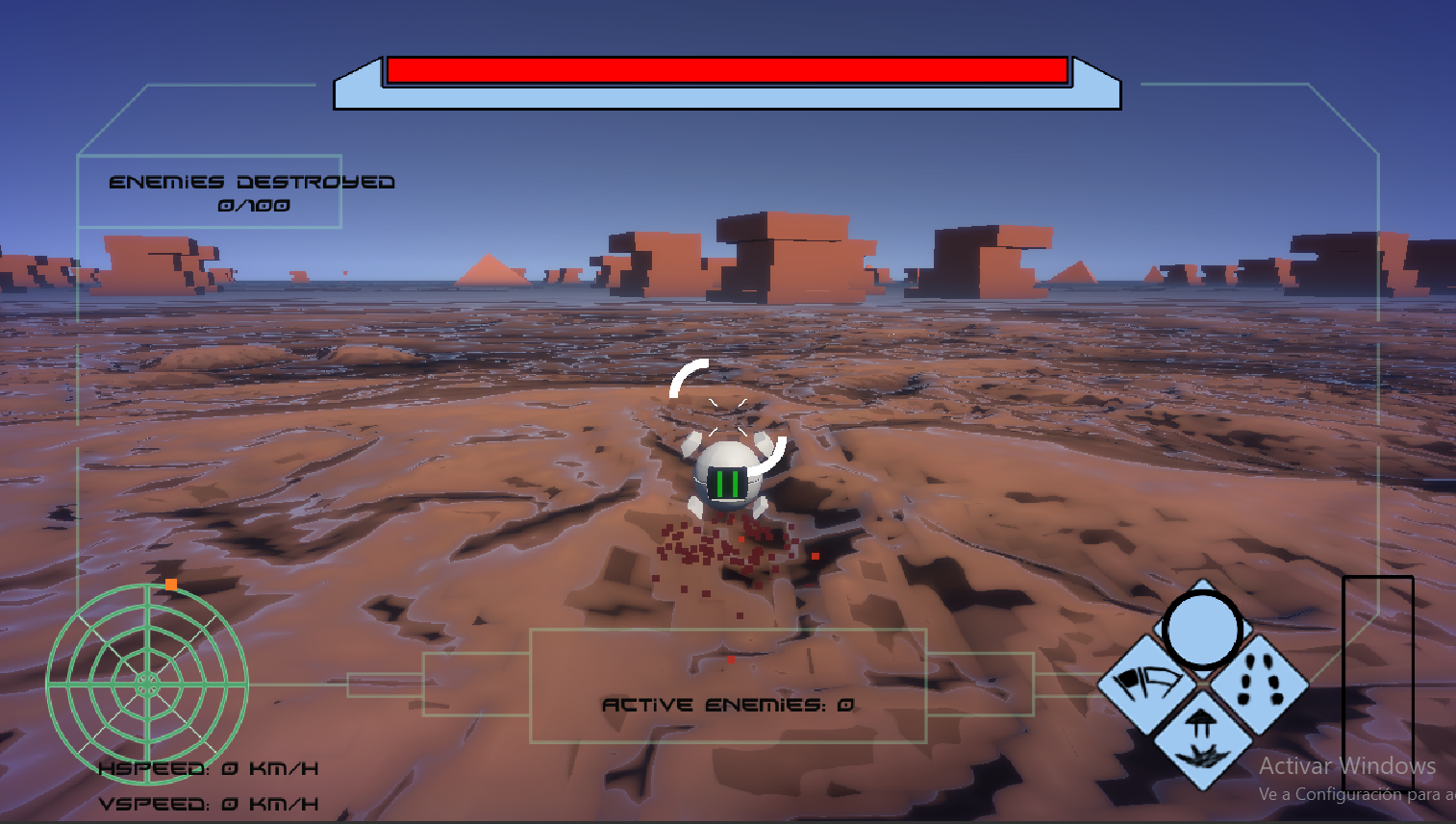Viewport: 1456px width, 824px height.
Task: Select the fan-shaped spread ability icon
Action: coord(1147,684)
